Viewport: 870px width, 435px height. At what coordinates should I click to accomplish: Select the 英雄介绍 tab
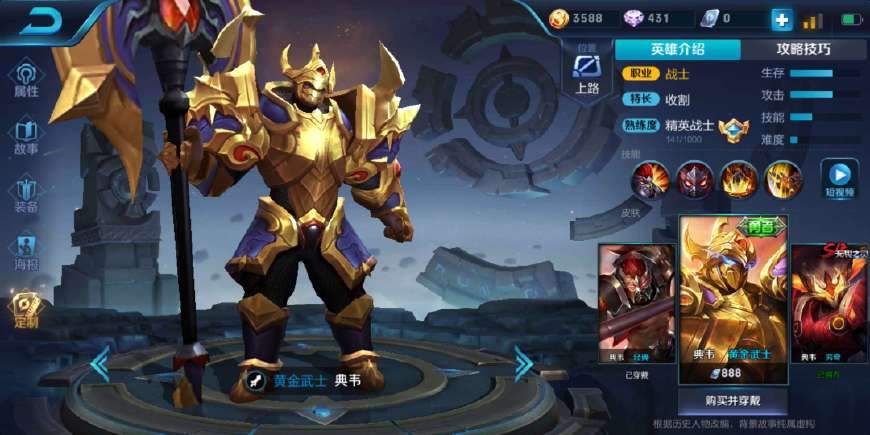(x=677, y=49)
